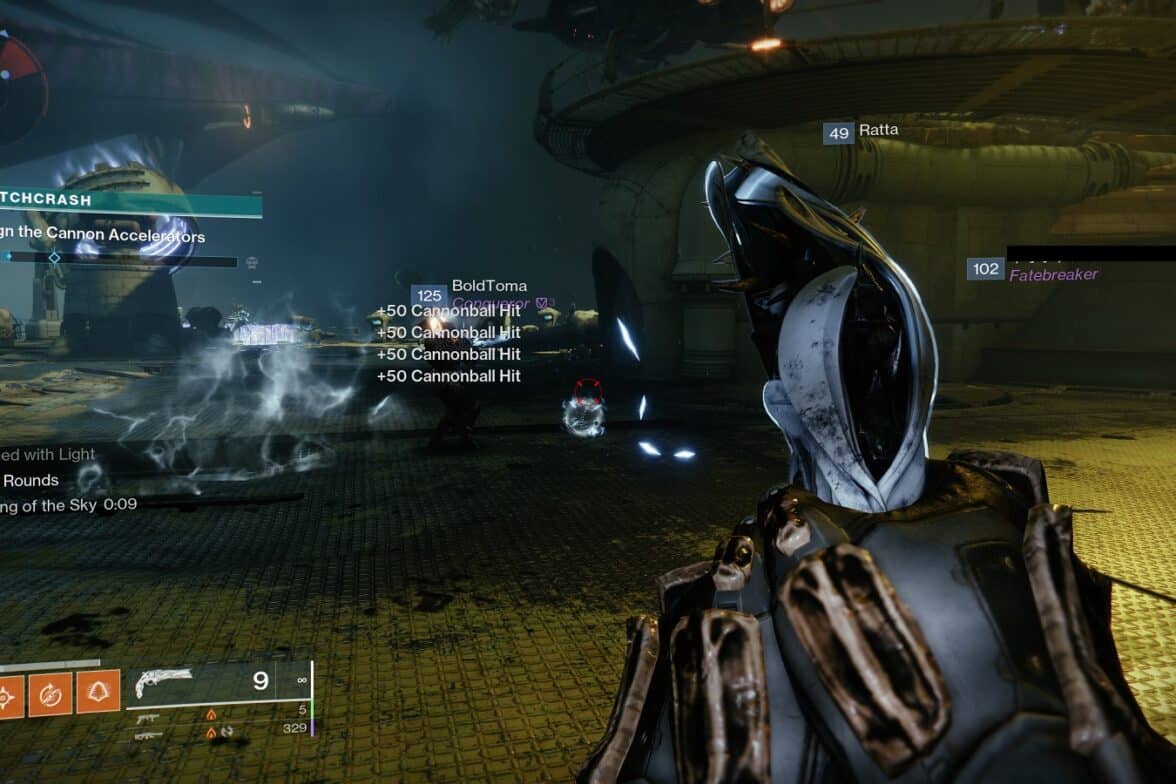Click the Fatebreaker player nameplate
Screen dimensions: 1176x784
pyautogui.click(x=1054, y=274)
